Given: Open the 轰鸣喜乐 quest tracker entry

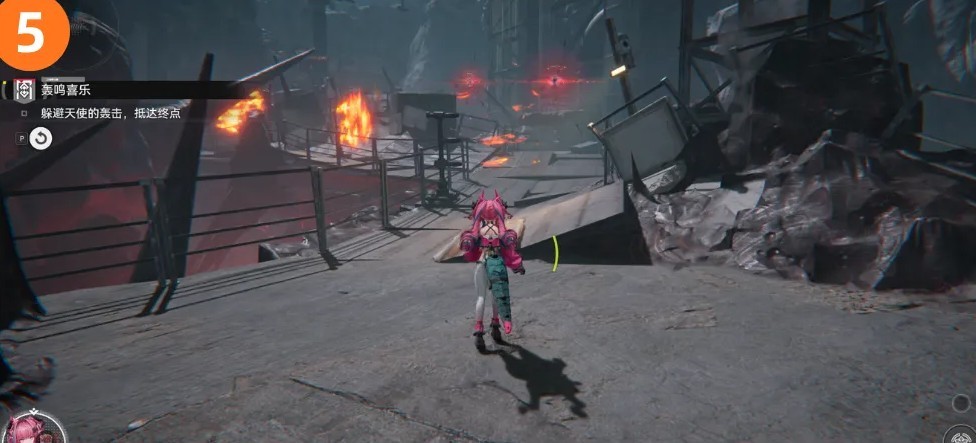Looking at the screenshot, I should coord(67,90).
